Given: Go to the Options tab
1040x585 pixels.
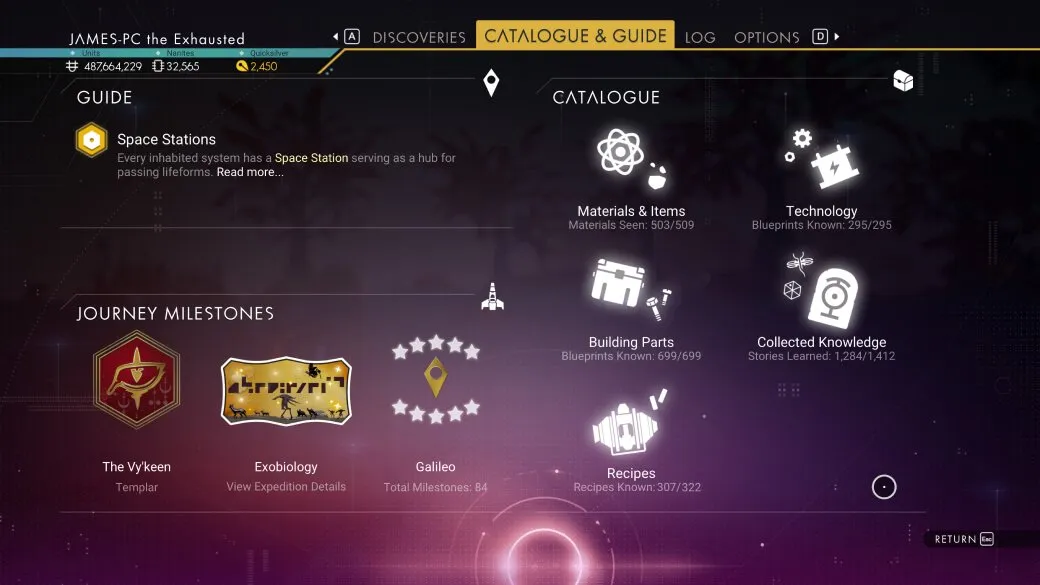Looking at the screenshot, I should coord(766,37).
